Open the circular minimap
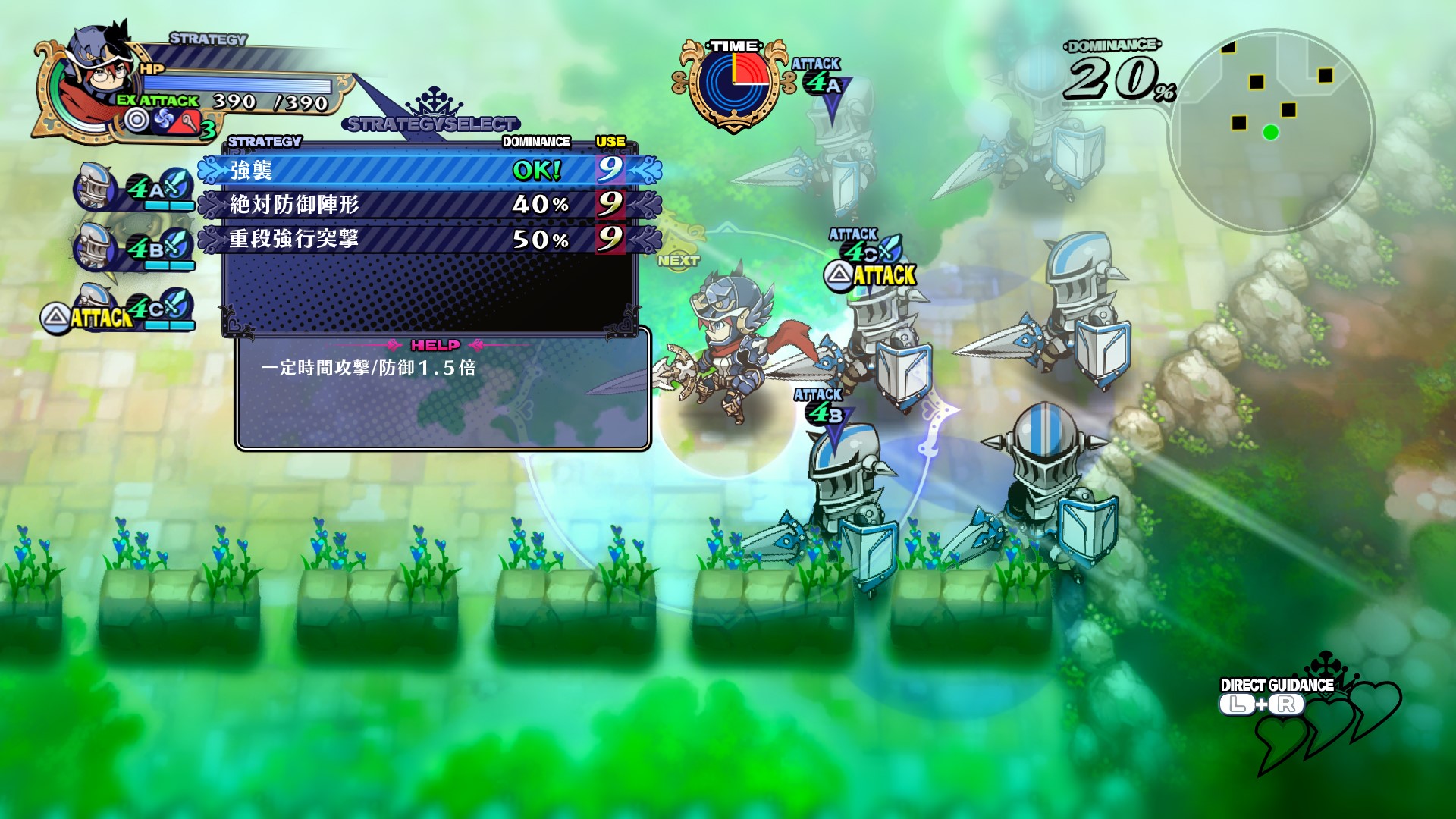 pos(1272,130)
